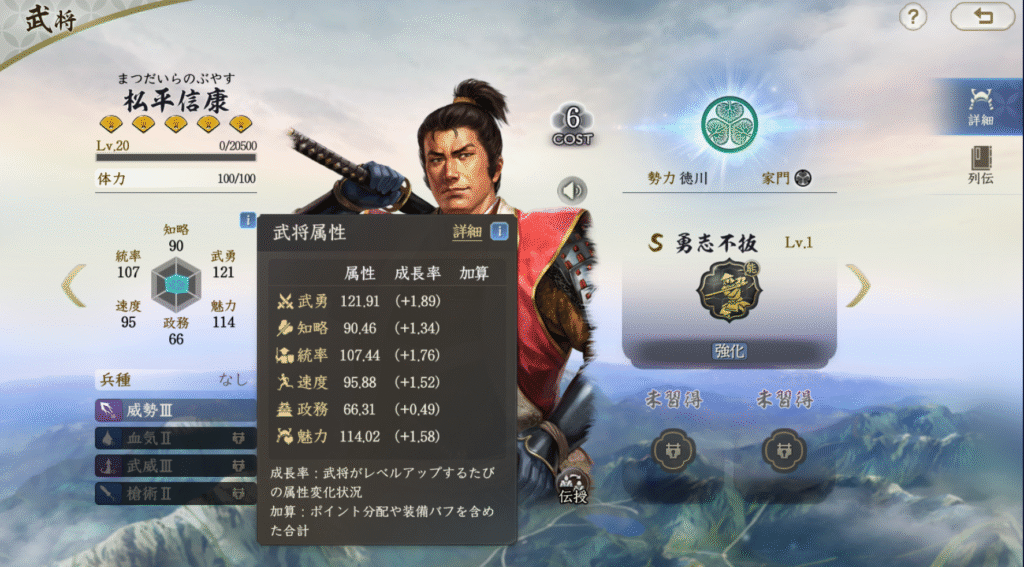Select the 勇志不抜 skill emblem
Screen dimensions: 1024x567
click(729, 290)
